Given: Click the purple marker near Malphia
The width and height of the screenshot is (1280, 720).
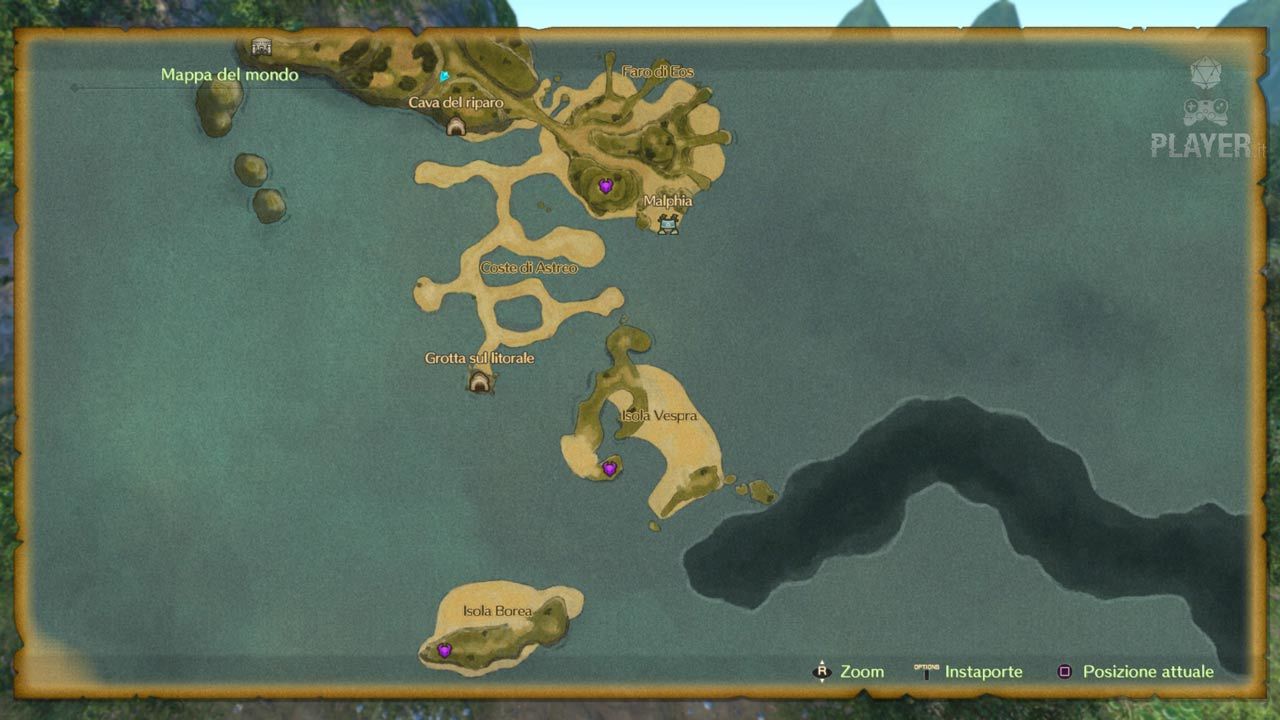Looking at the screenshot, I should tap(605, 186).
